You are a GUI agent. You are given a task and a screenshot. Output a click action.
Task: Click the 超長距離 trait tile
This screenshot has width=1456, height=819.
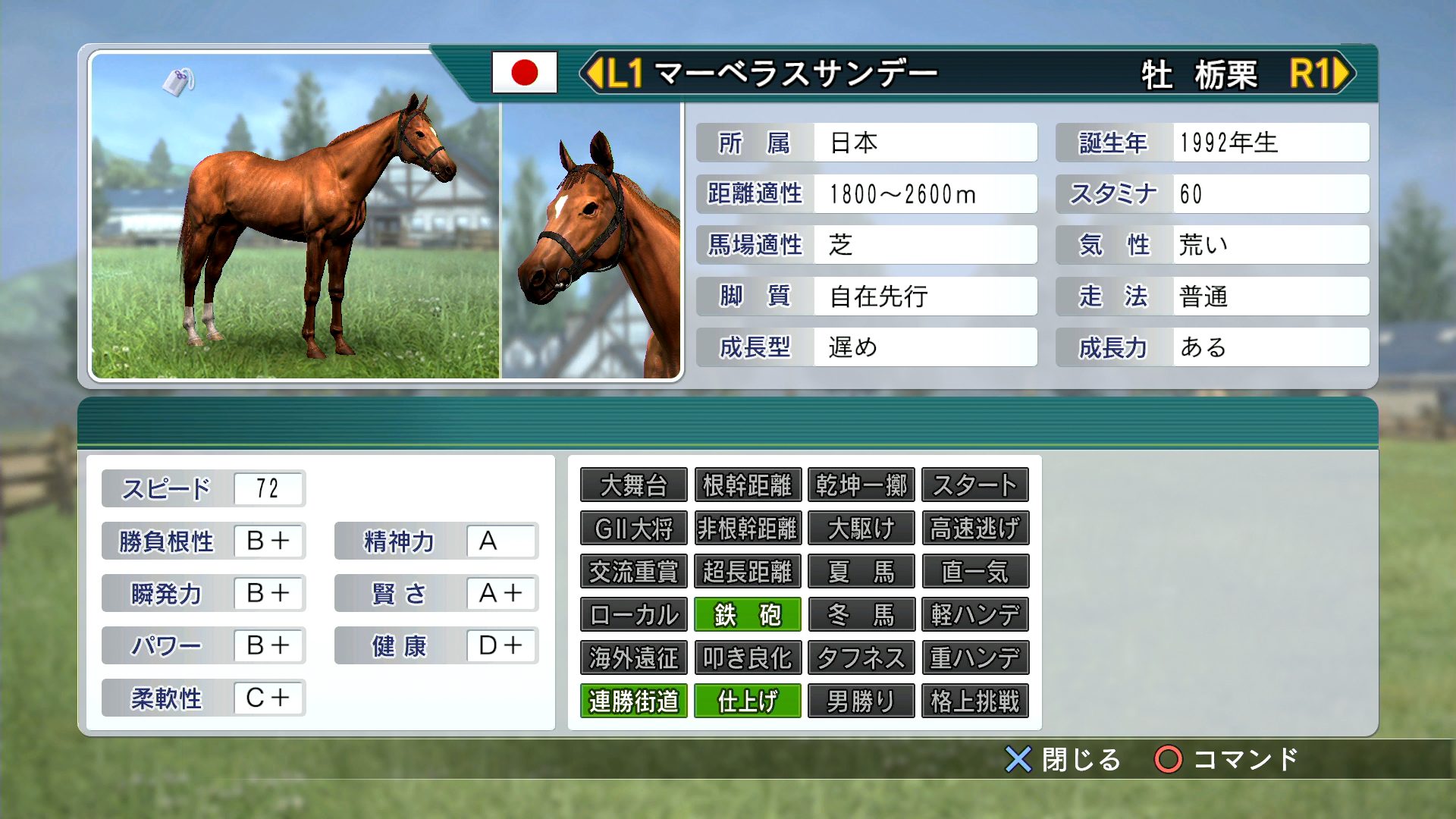(x=747, y=572)
